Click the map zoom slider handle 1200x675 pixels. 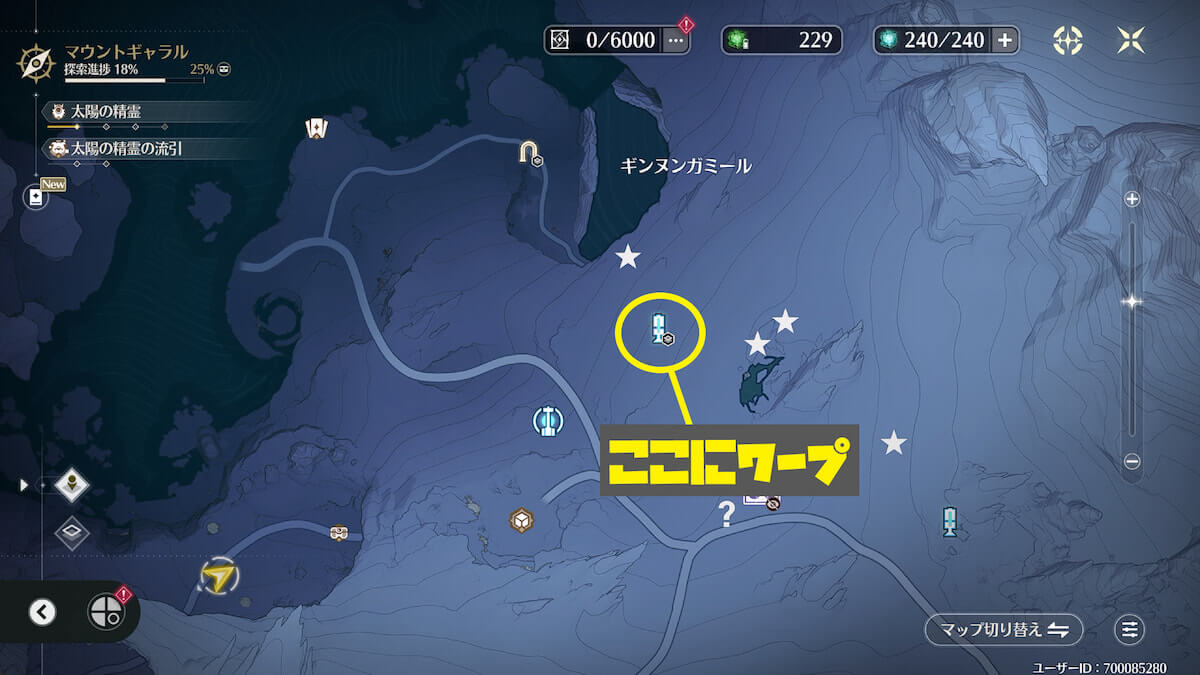tap(1132, 301)
